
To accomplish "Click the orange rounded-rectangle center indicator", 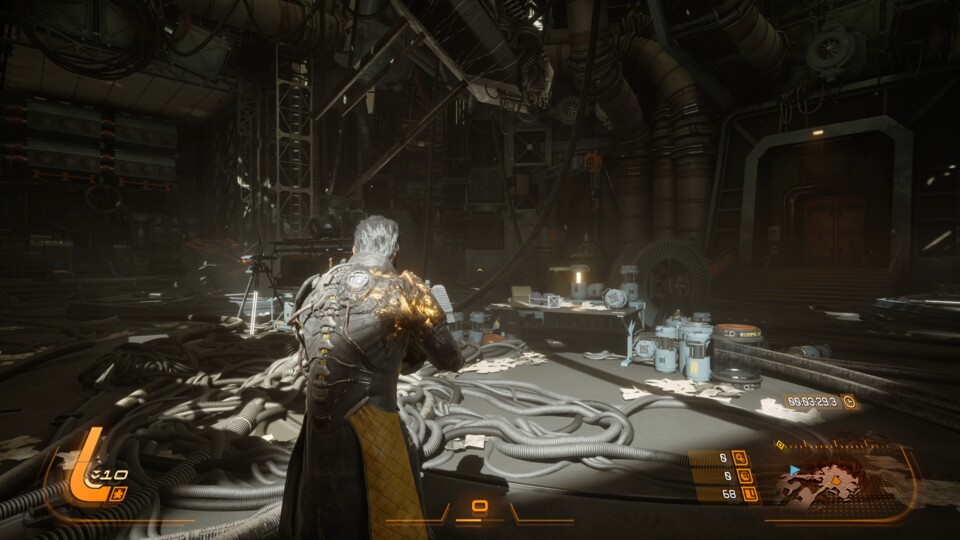I will coord(480,505).
